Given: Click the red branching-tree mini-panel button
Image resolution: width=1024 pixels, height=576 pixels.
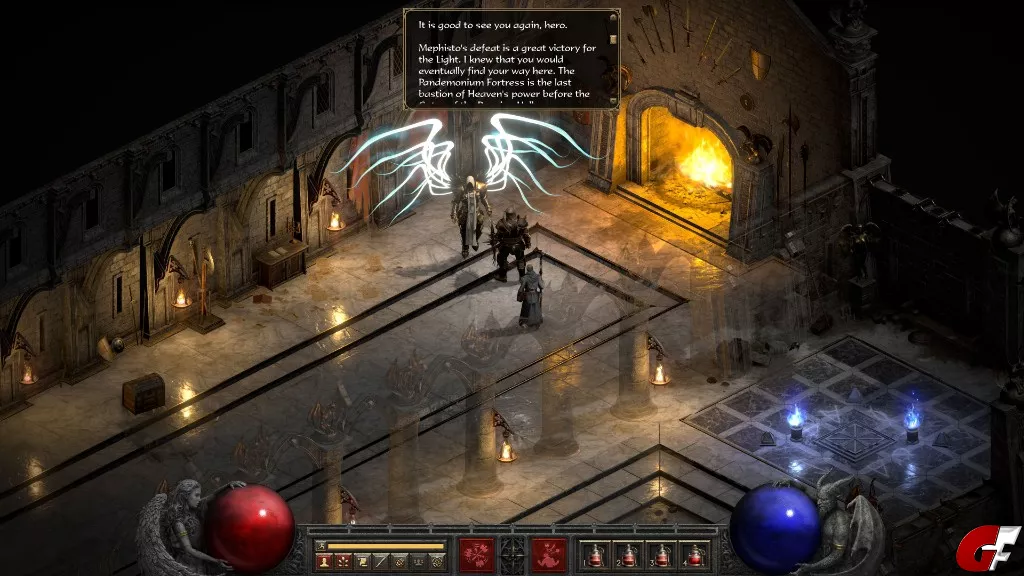Looking at the screenshot, I should [341, 562].
